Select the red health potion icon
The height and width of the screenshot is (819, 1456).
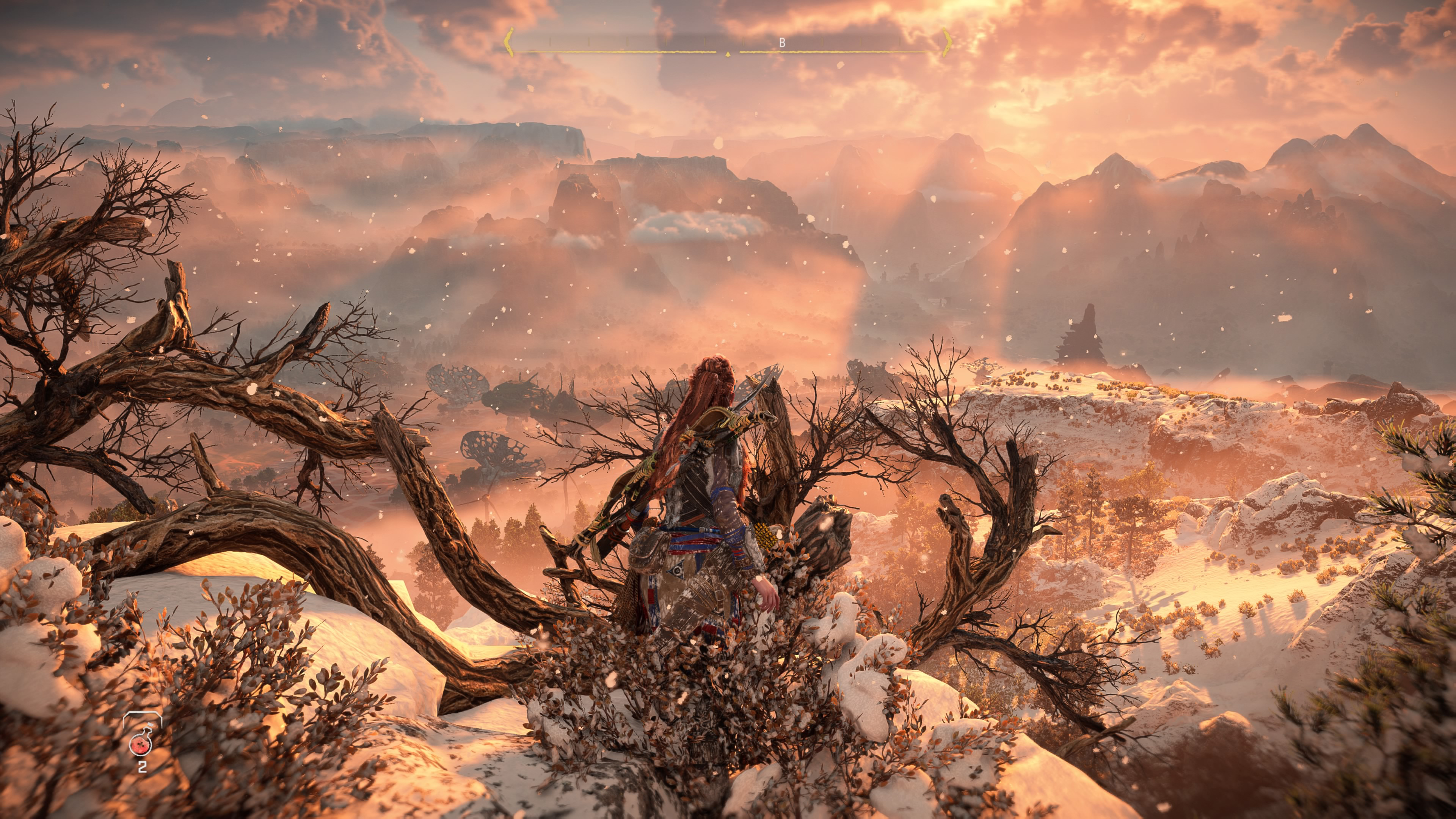(141, 744)
